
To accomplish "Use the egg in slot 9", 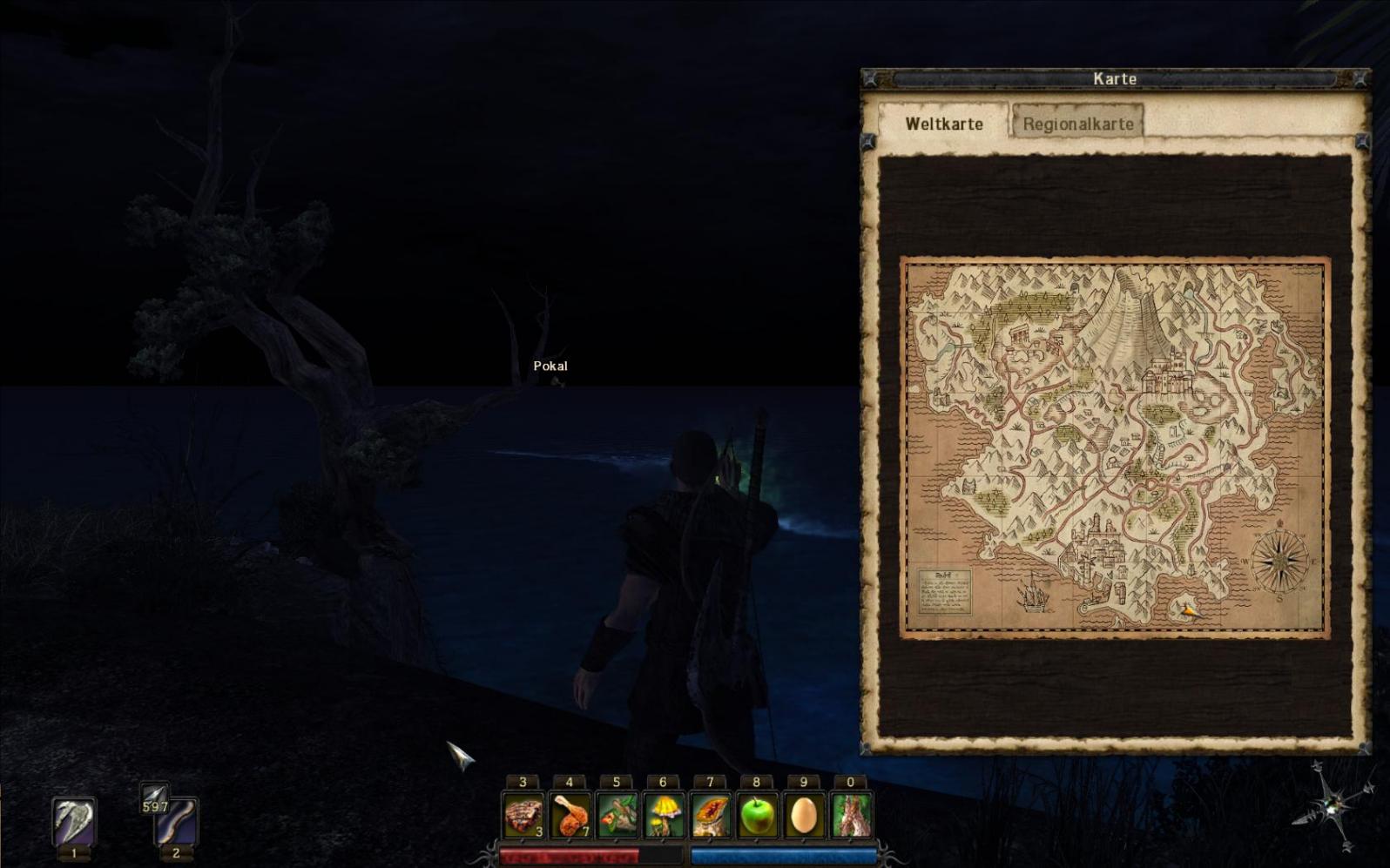I will point(804,817).
